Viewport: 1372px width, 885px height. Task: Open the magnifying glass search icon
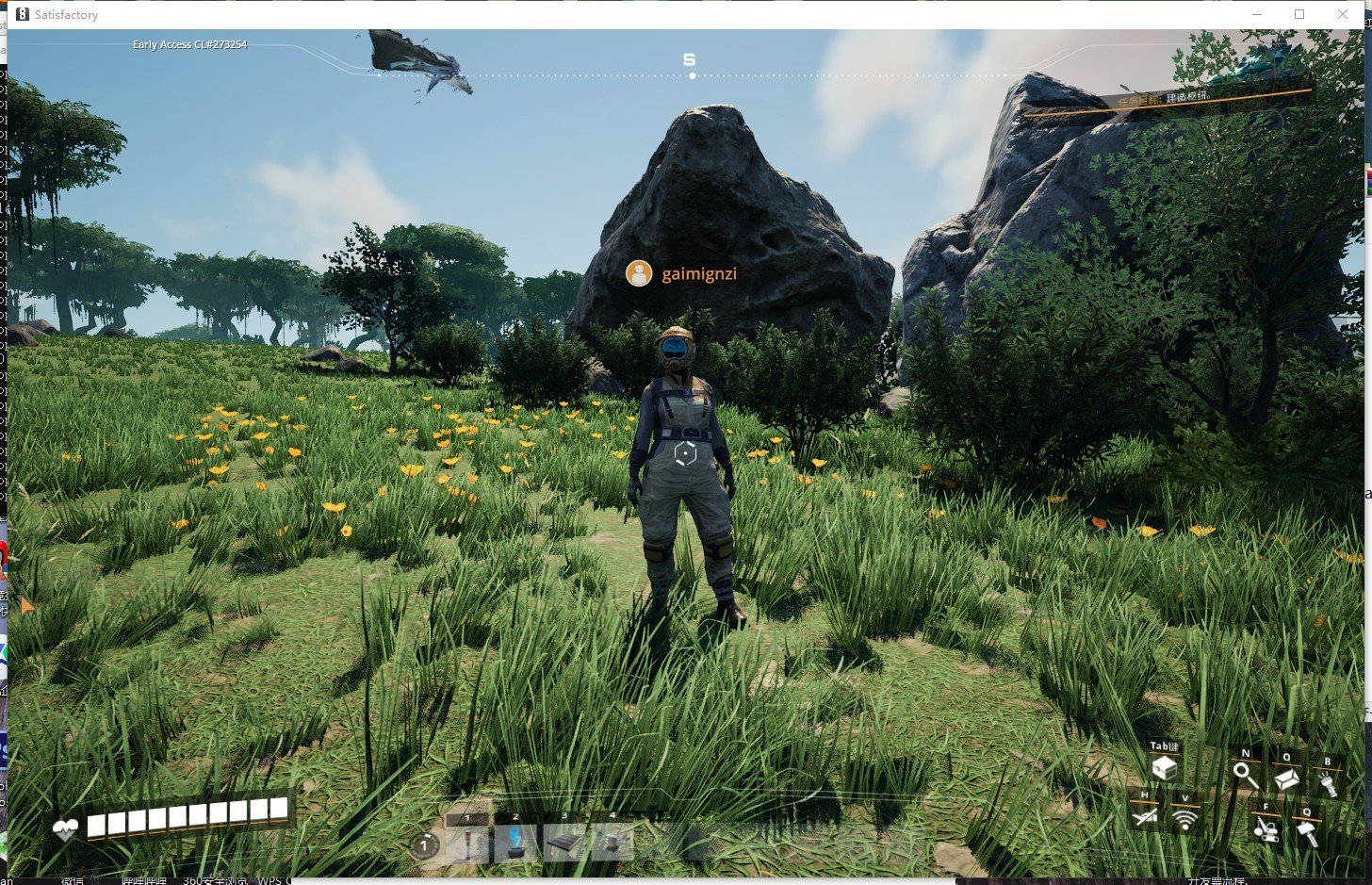1246,776
